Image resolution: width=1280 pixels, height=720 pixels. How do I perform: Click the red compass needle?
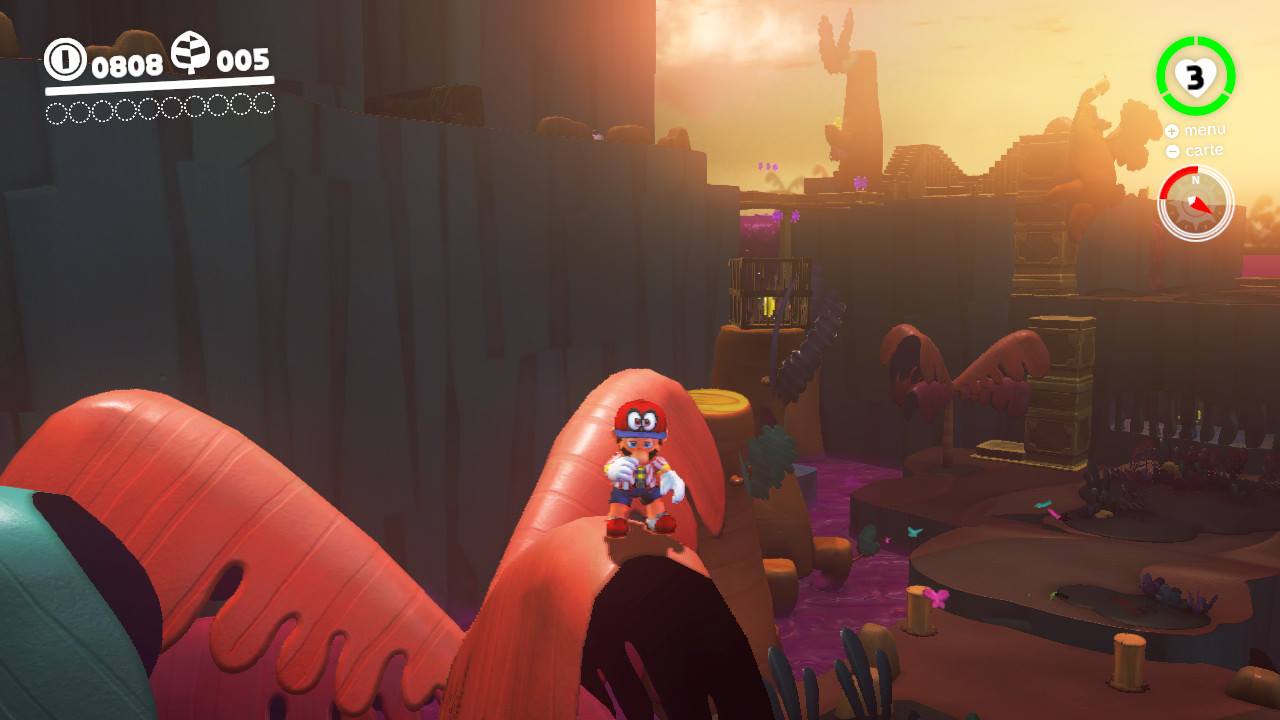(x=1203, y=207)
